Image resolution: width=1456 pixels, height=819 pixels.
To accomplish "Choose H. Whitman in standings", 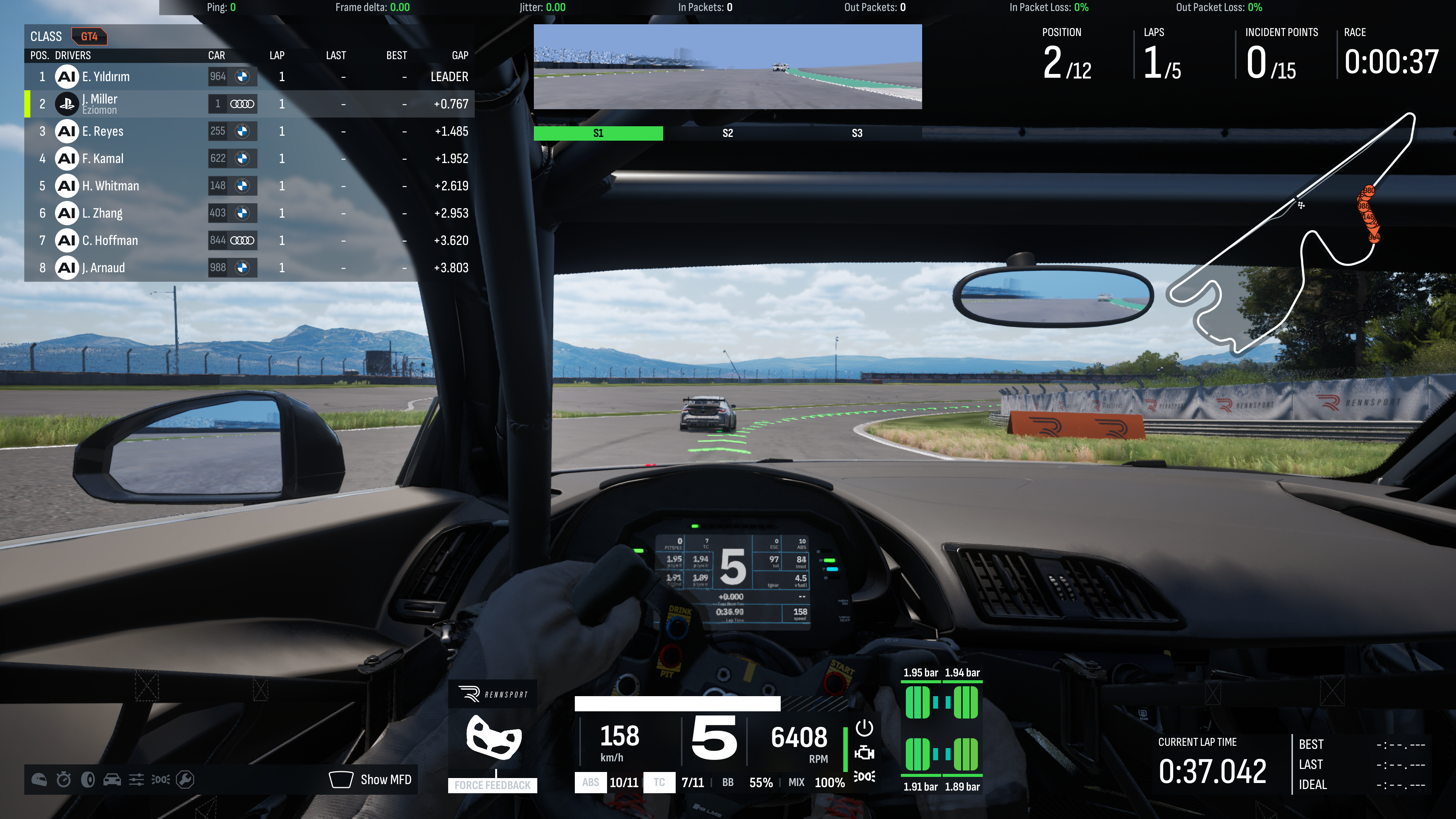I will [x=249, y=186].
